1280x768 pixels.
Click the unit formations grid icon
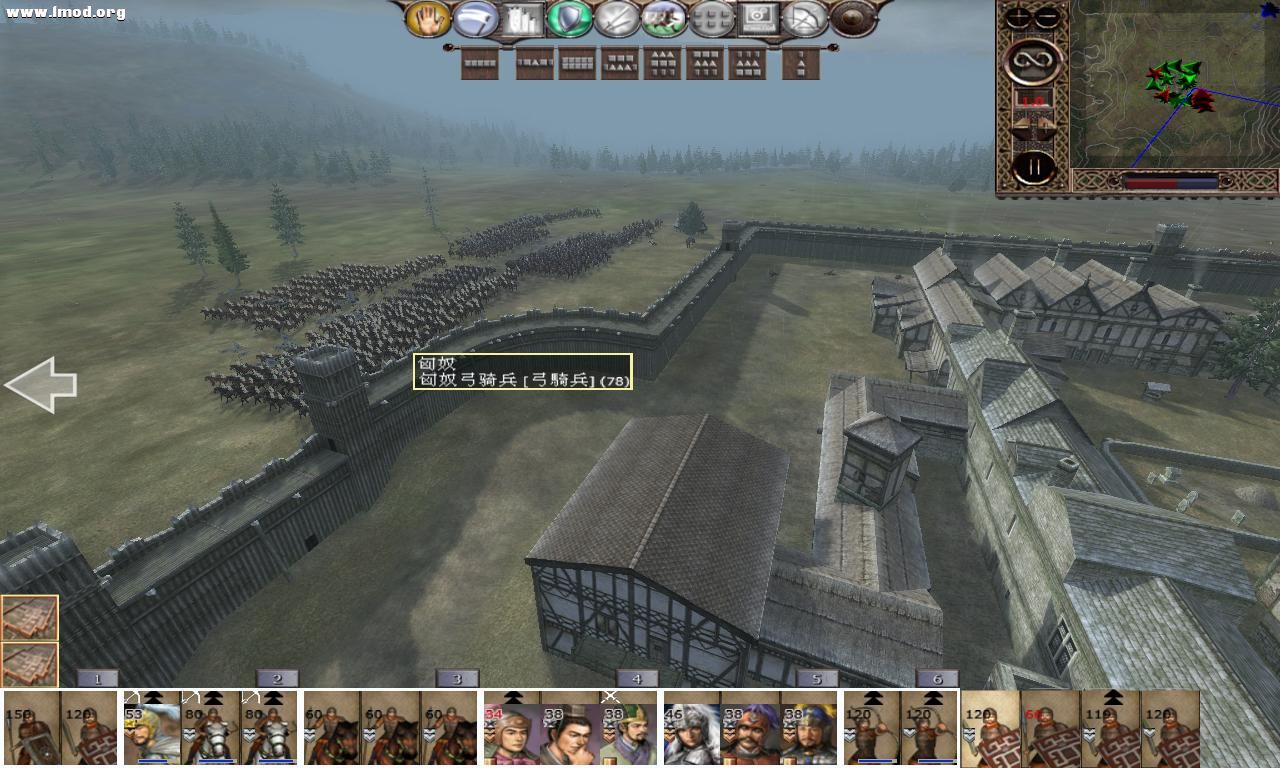point(712,17)
